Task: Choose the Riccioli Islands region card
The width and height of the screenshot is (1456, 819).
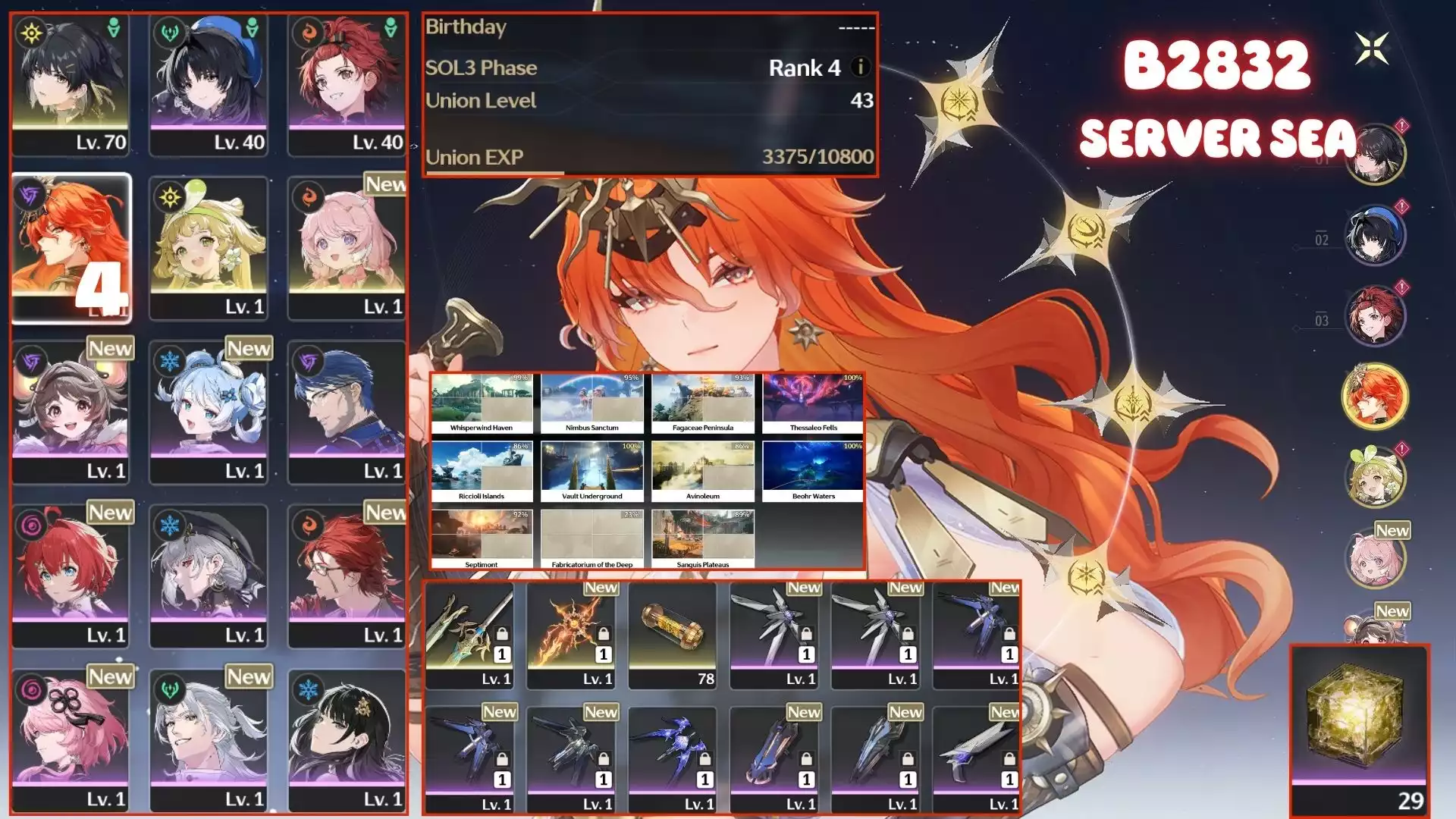Action: coord(482,472)
